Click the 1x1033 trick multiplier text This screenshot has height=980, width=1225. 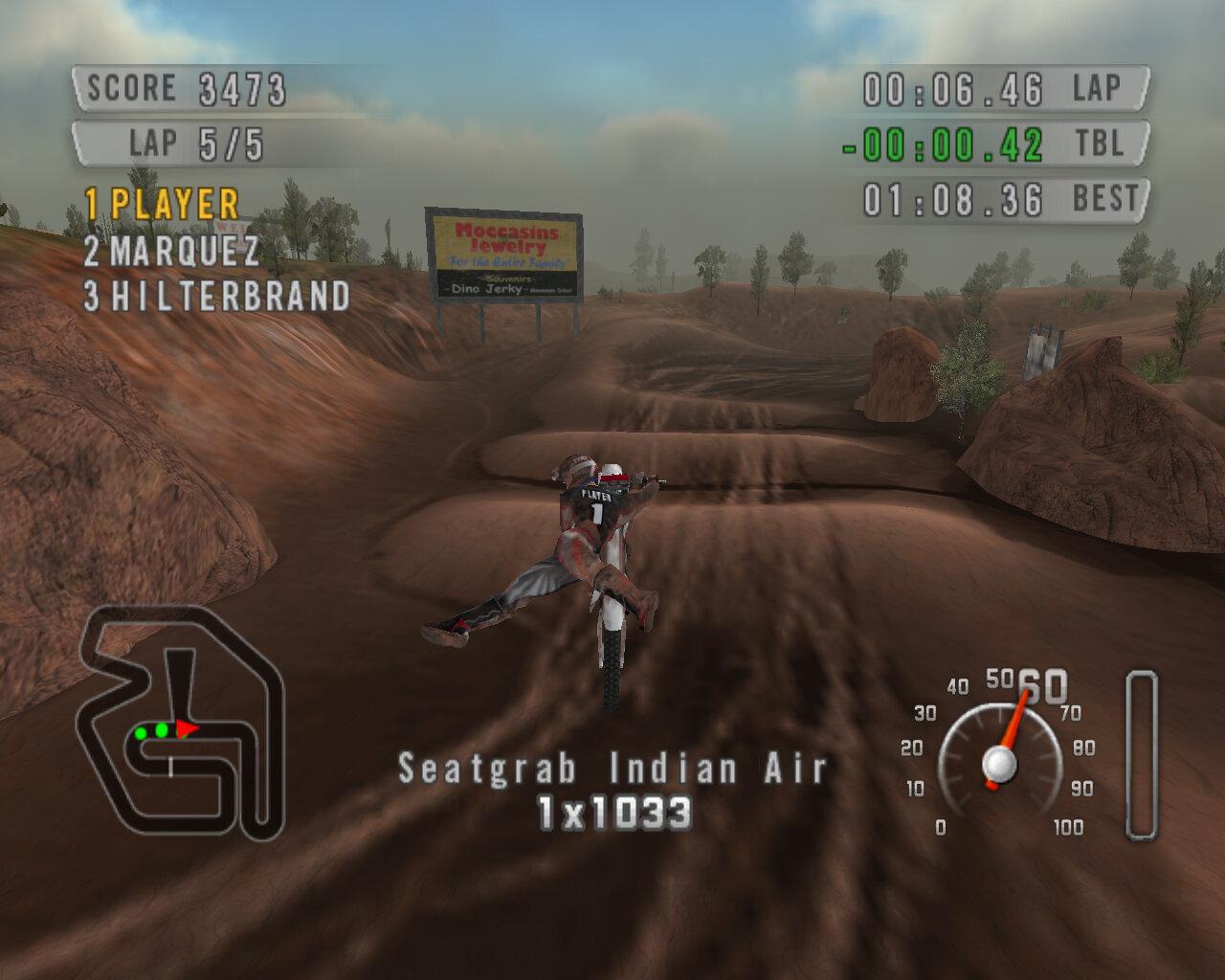(616, 811)
